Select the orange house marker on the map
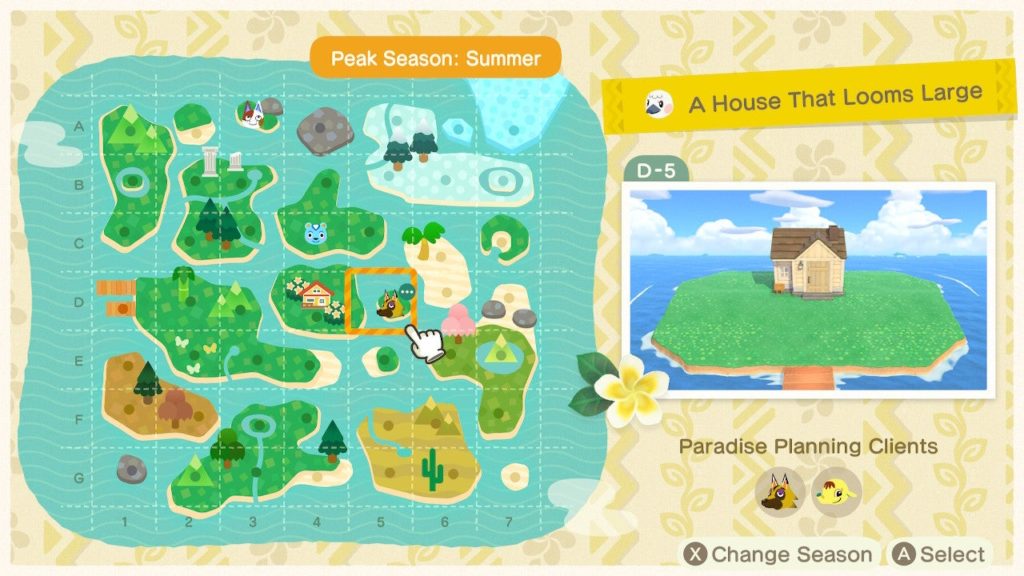 (317, 294)
